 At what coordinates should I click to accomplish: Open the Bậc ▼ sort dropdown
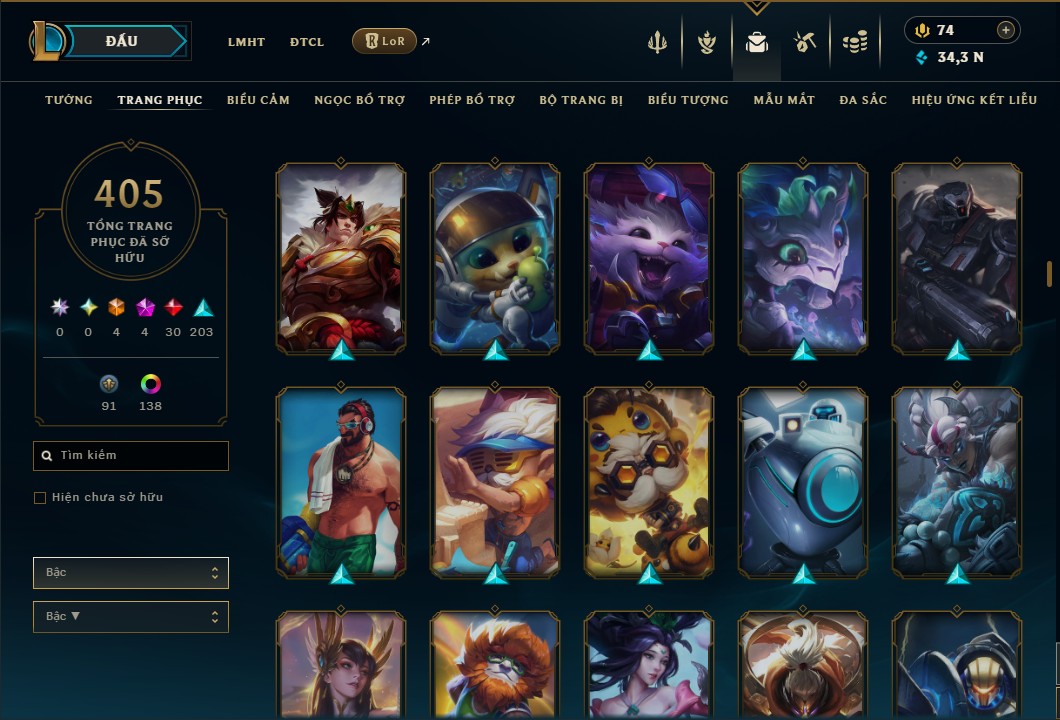point(131,617)
